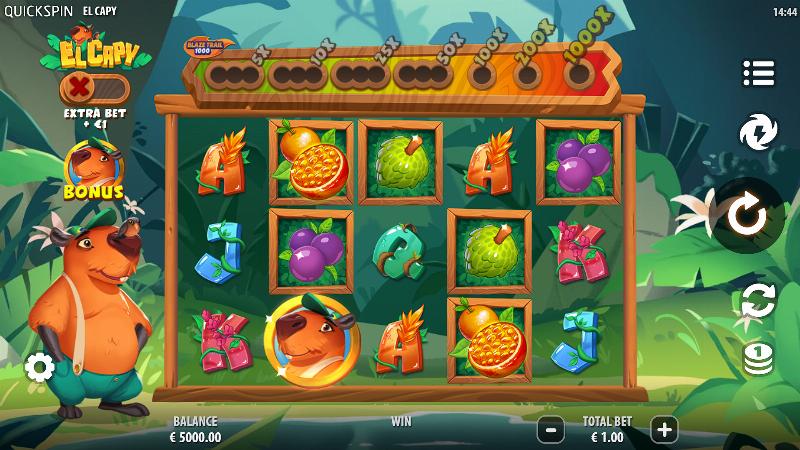Open the autoplay arrows option
The height and width of the screenshot is (450, 800).
click(x=758, y=300)
